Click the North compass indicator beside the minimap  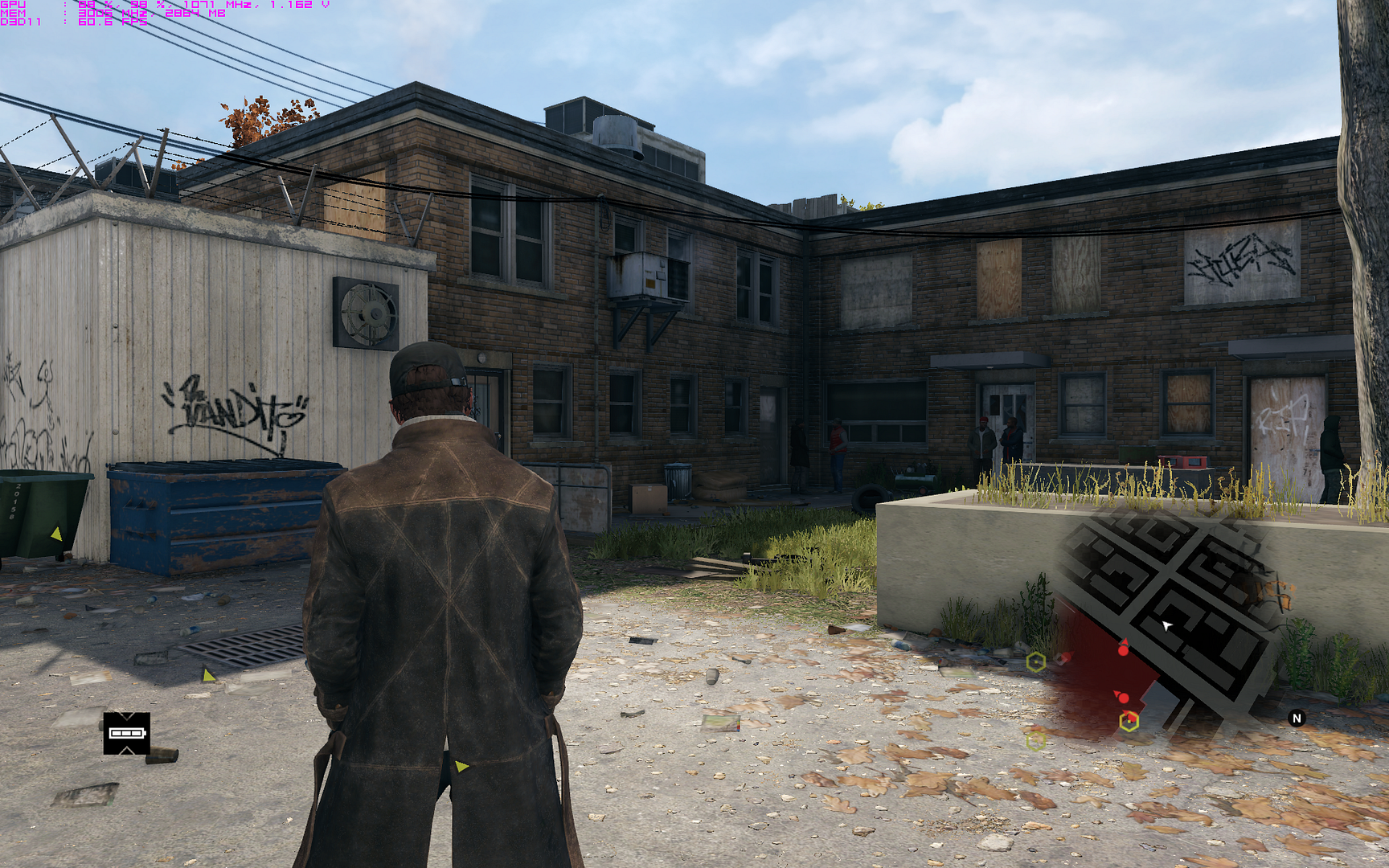click(1296, 718)
